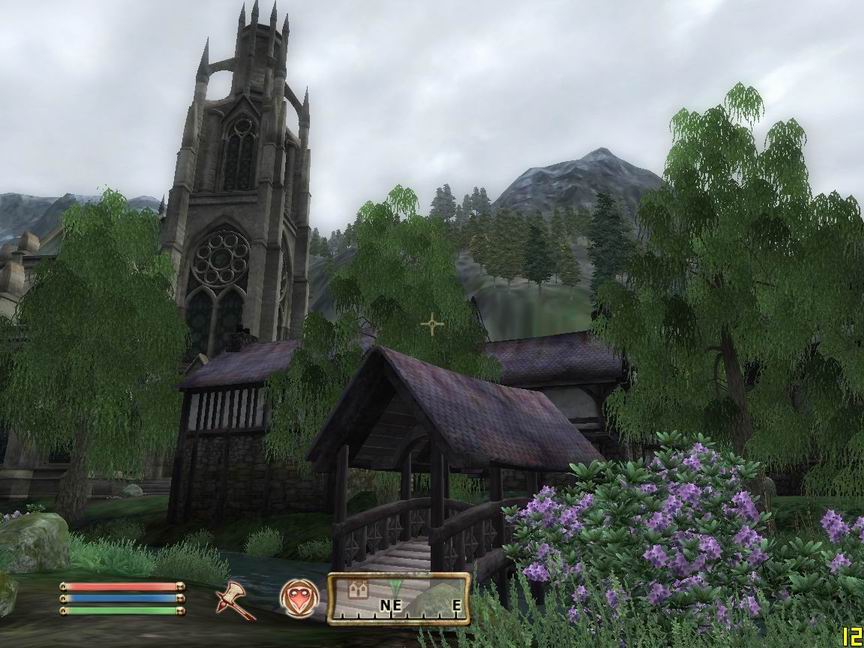
Task: Click the equipped war hammer weapon icon
Action: point(236,599)
